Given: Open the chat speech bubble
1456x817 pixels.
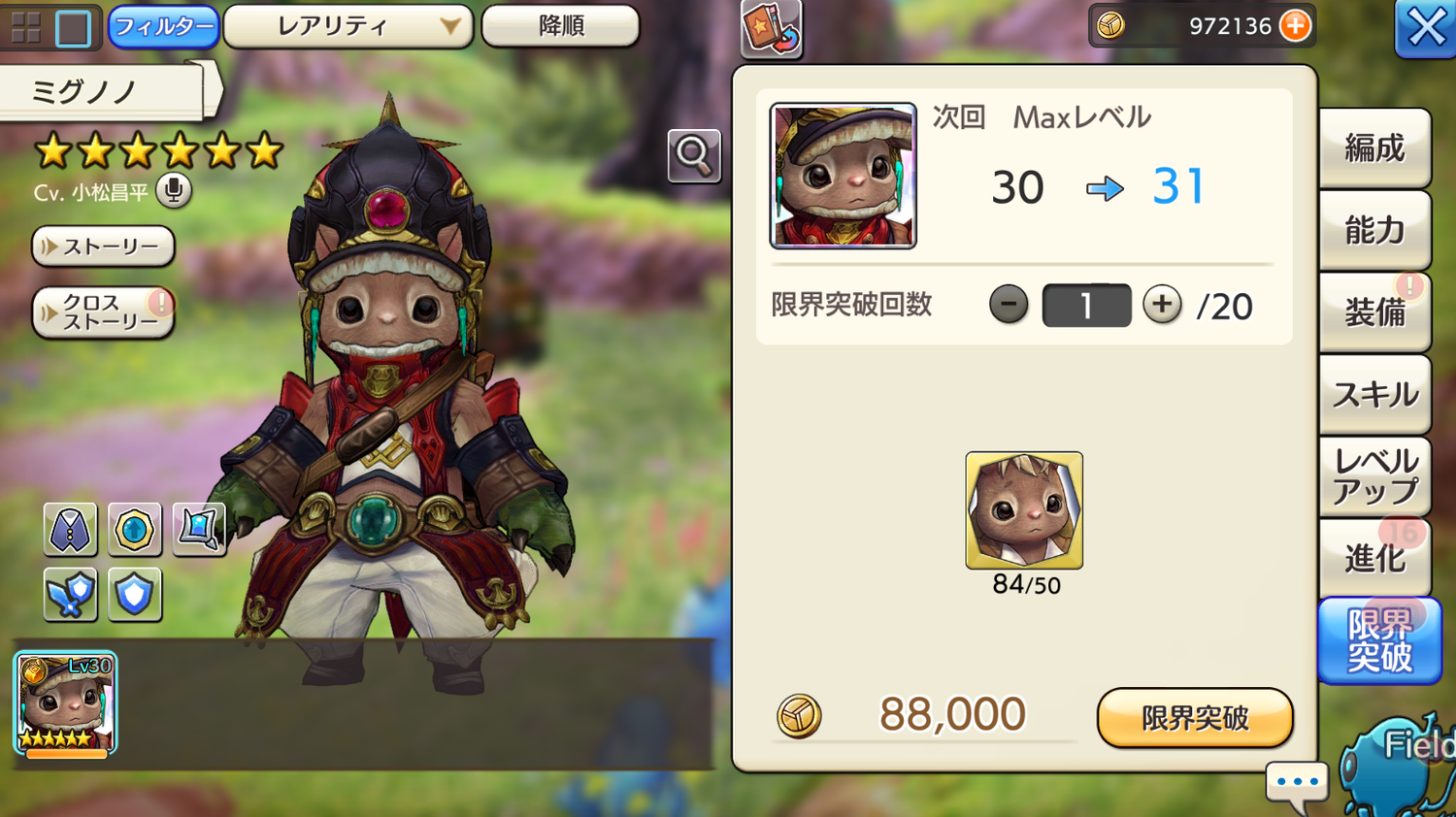Looking at the screenshot, I should coord(1297,782).
